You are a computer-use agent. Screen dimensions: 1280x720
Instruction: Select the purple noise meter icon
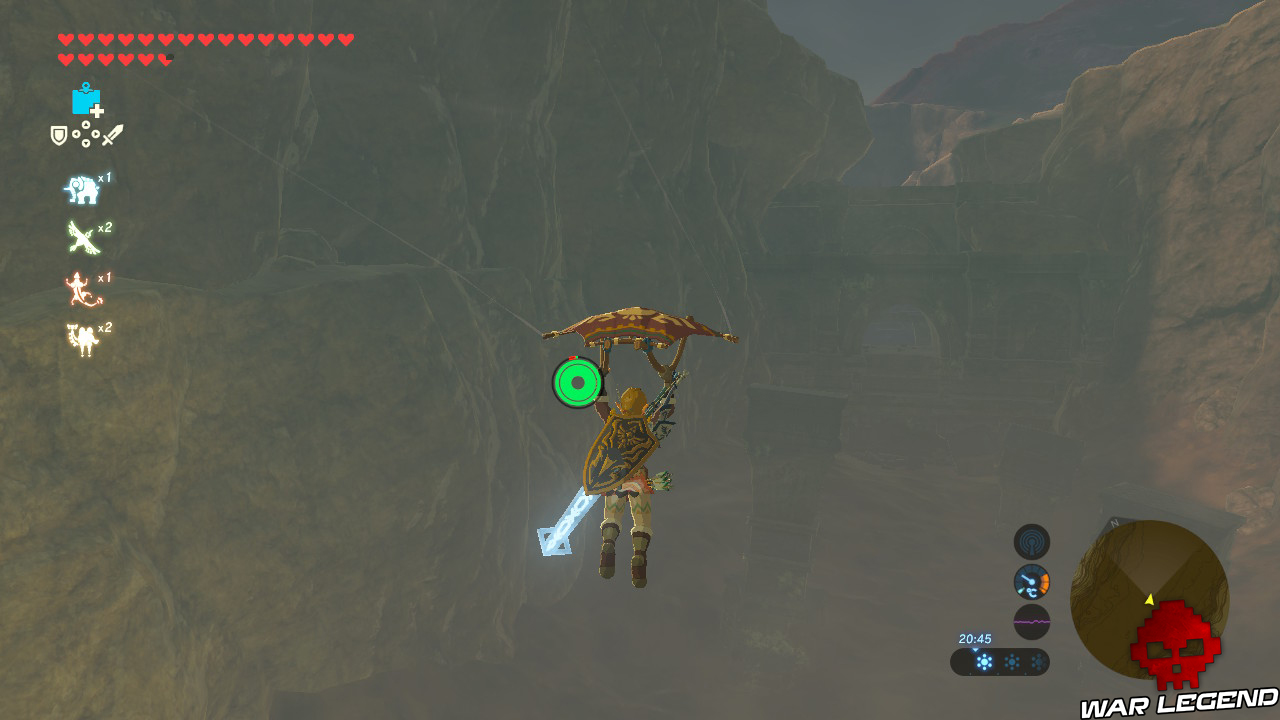pos(1032,620)
